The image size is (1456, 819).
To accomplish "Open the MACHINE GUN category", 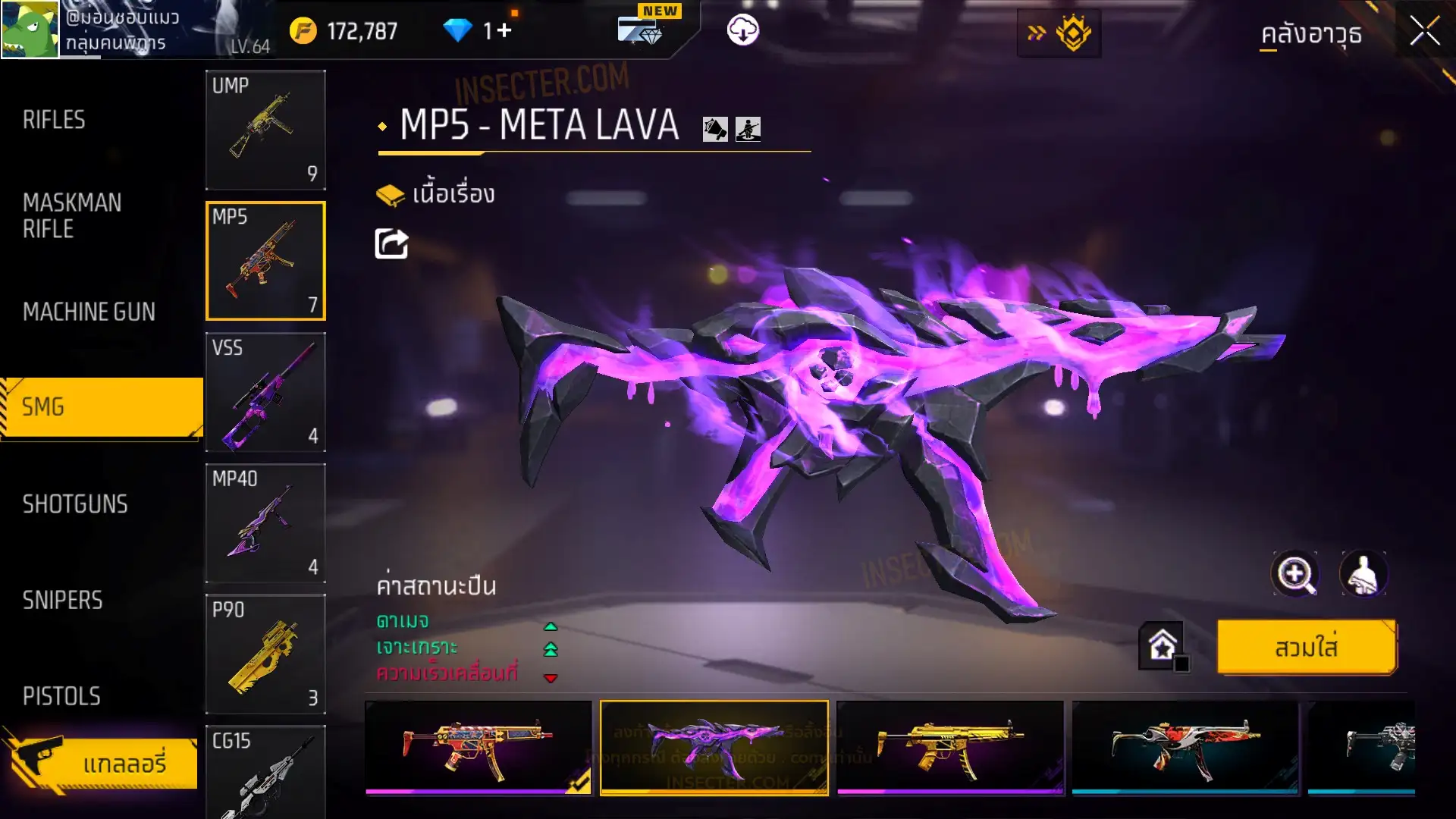I will click(89, 312).
